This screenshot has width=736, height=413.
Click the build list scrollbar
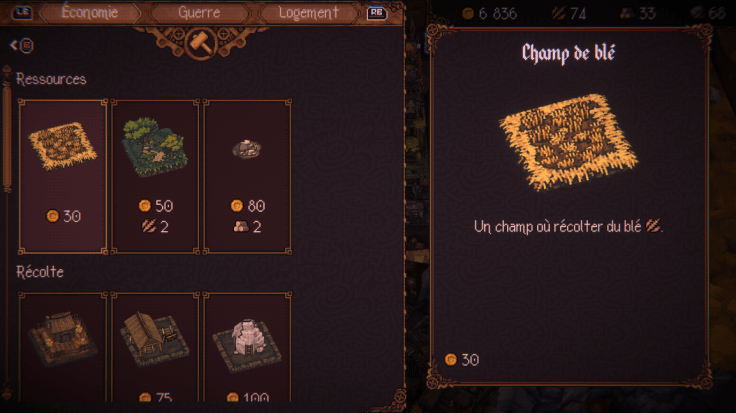coord(8,140)
